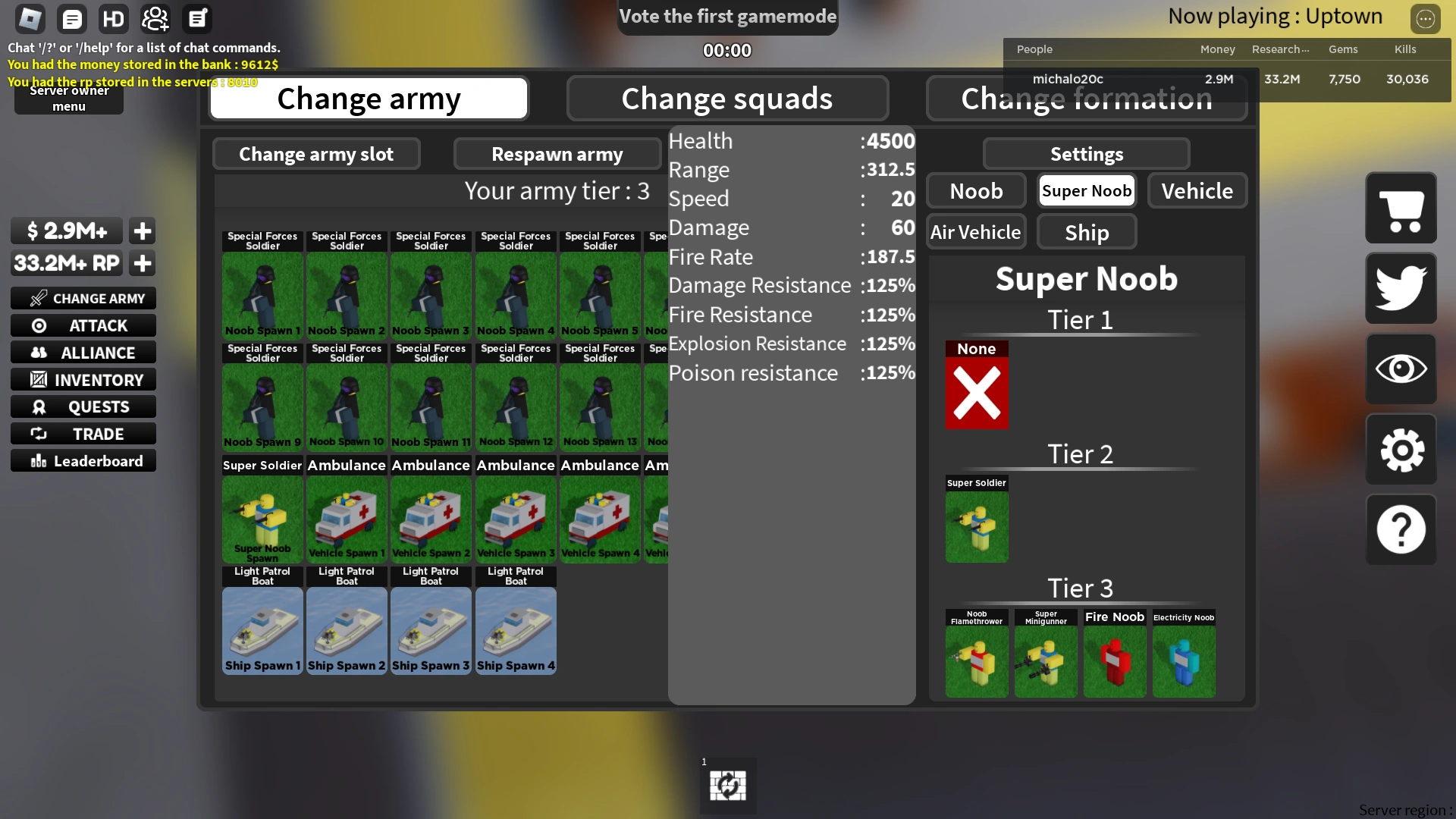Switch to the Change squads tab

pyautogui.click(x=726, y=98)
